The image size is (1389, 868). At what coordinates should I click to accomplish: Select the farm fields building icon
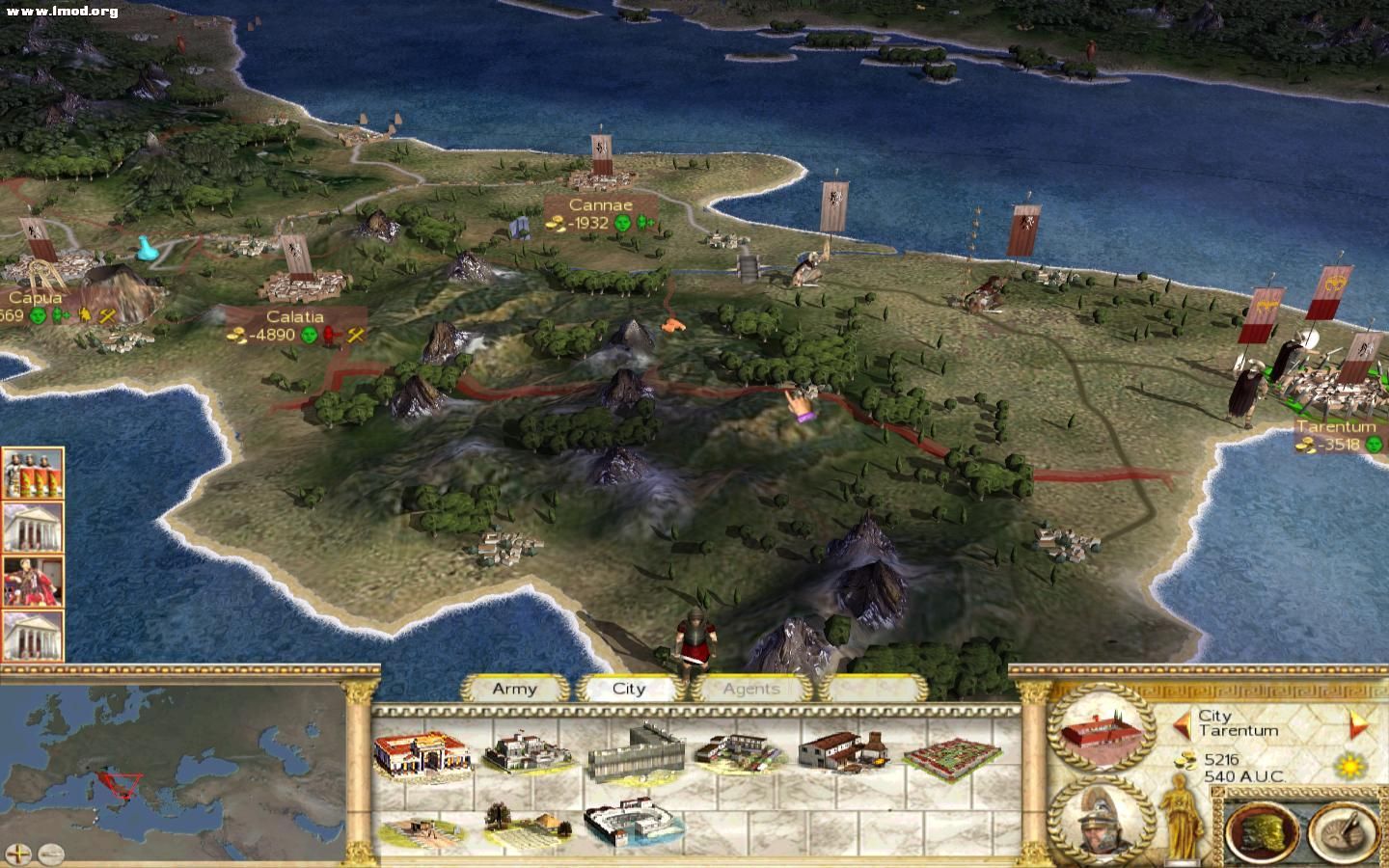(526, 827)
